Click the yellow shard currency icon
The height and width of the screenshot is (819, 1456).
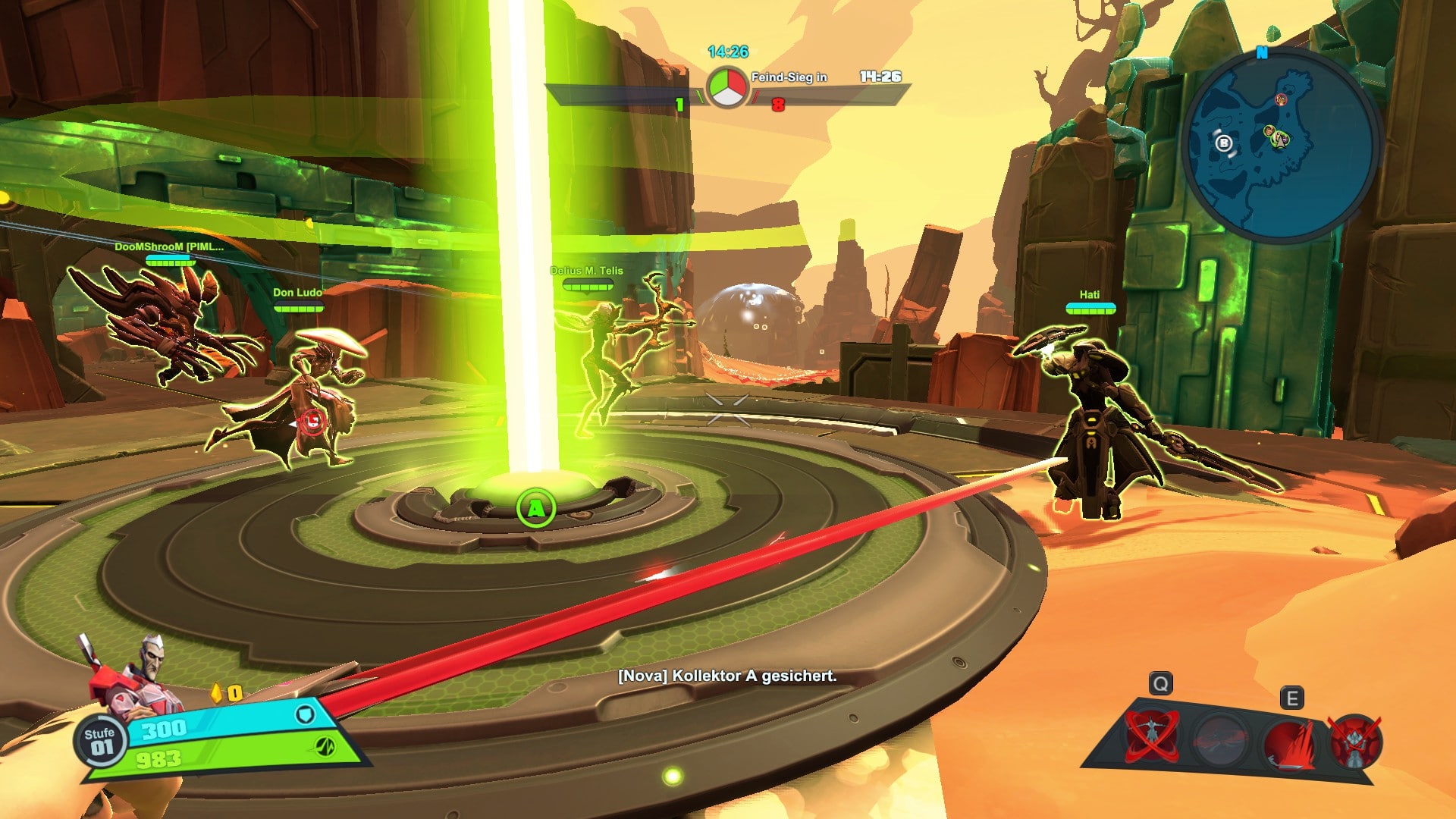click(x=216, y=693)
